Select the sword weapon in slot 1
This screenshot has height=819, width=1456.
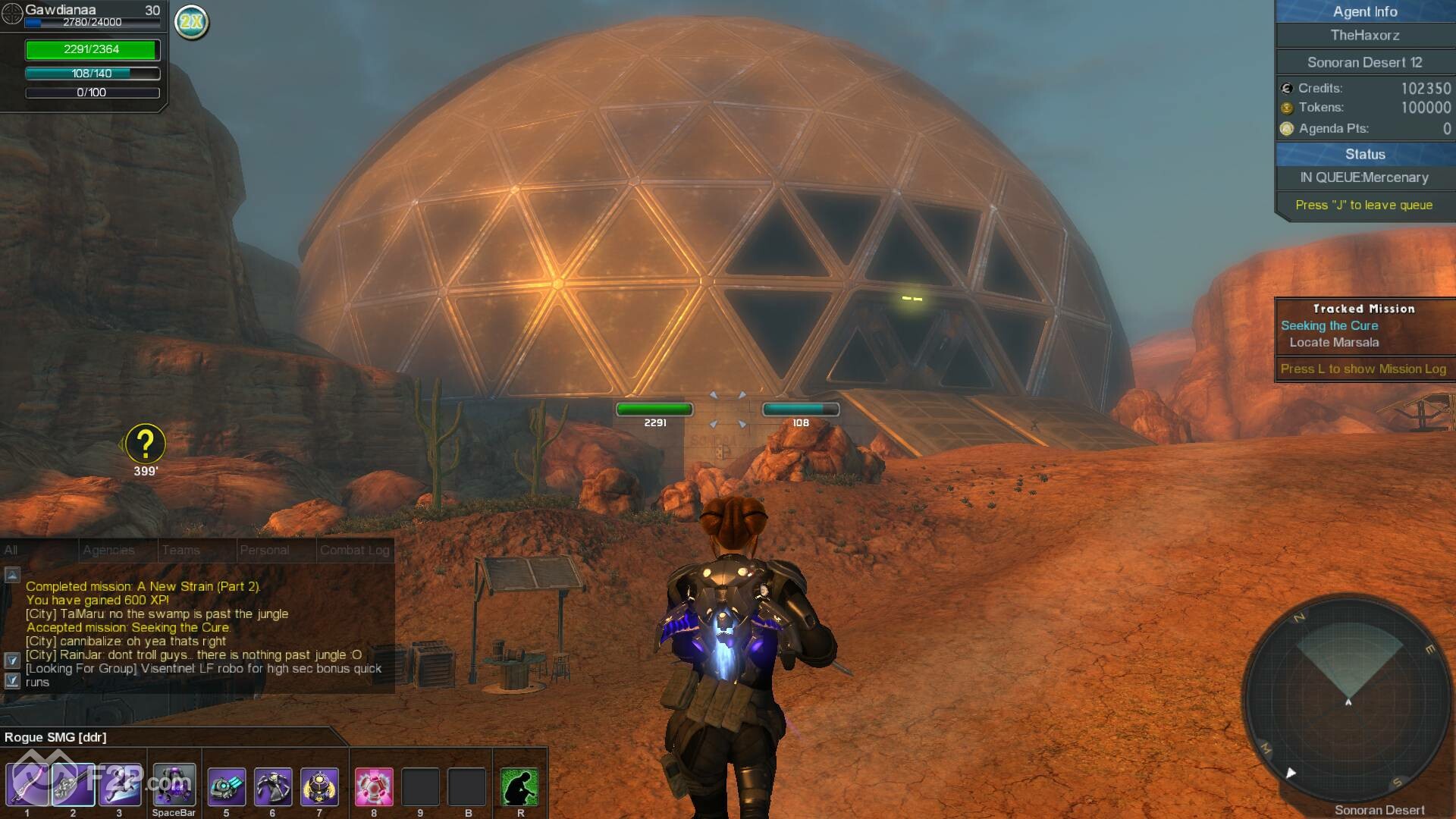(27, 786)
